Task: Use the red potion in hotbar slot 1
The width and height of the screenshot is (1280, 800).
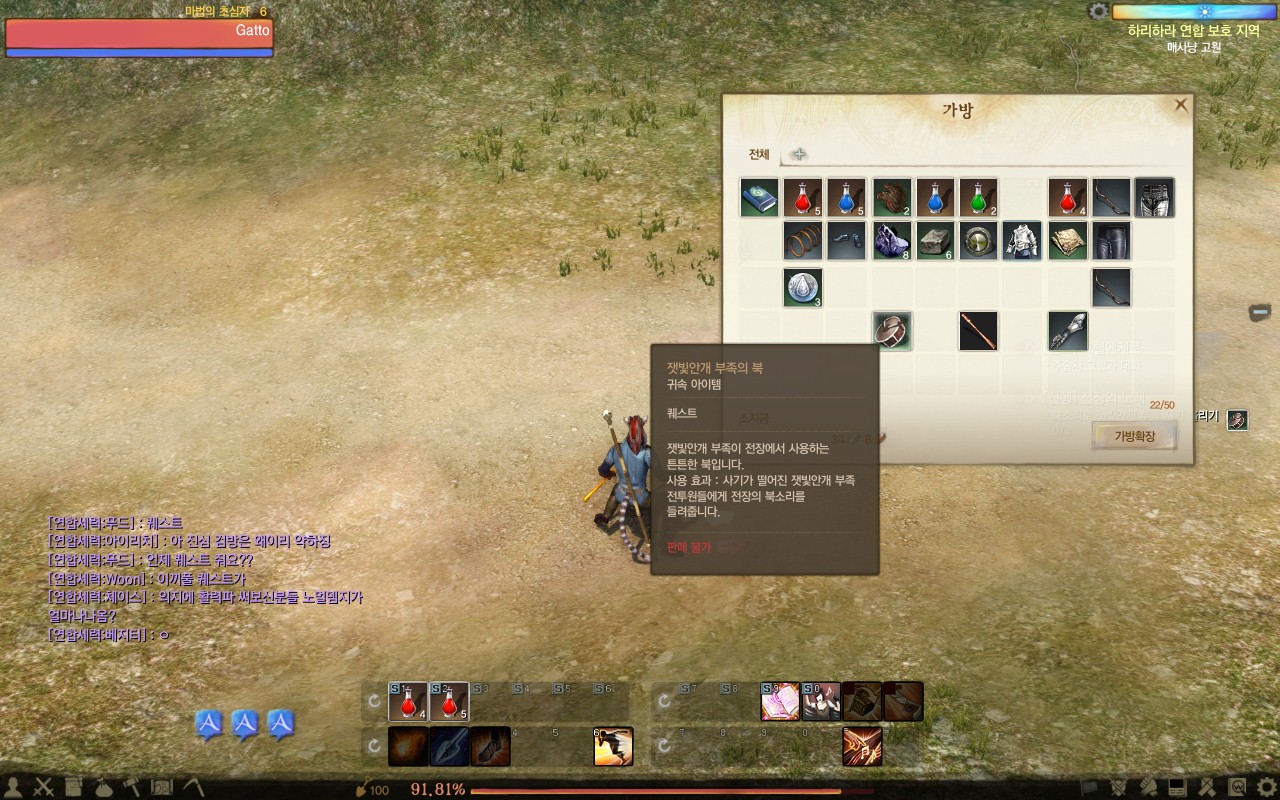Action: pos(407,702)
